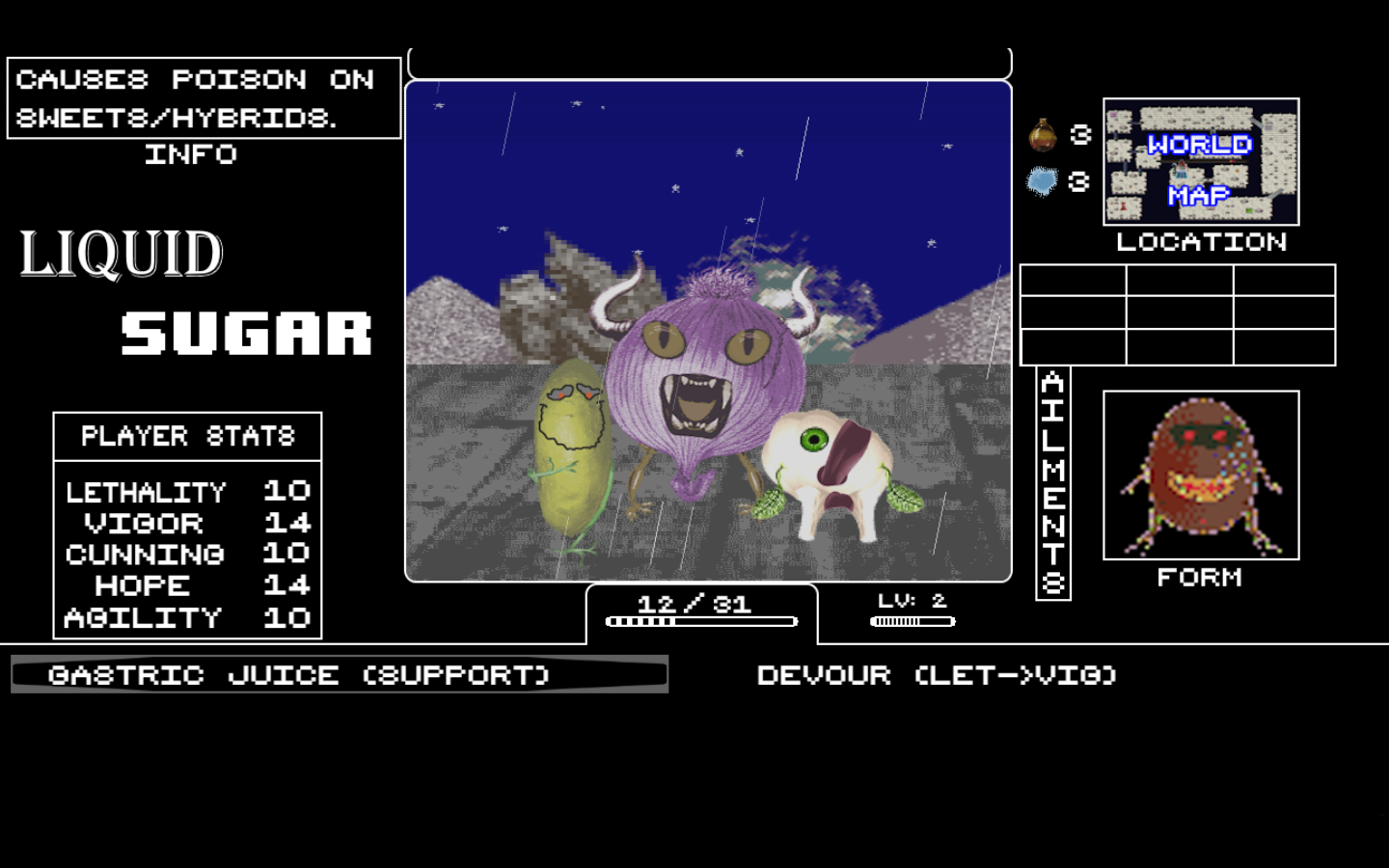This screenshot has height=868, width=1389.
Task: Click the player marker on the world map
Action: [x=1181, y=169]
